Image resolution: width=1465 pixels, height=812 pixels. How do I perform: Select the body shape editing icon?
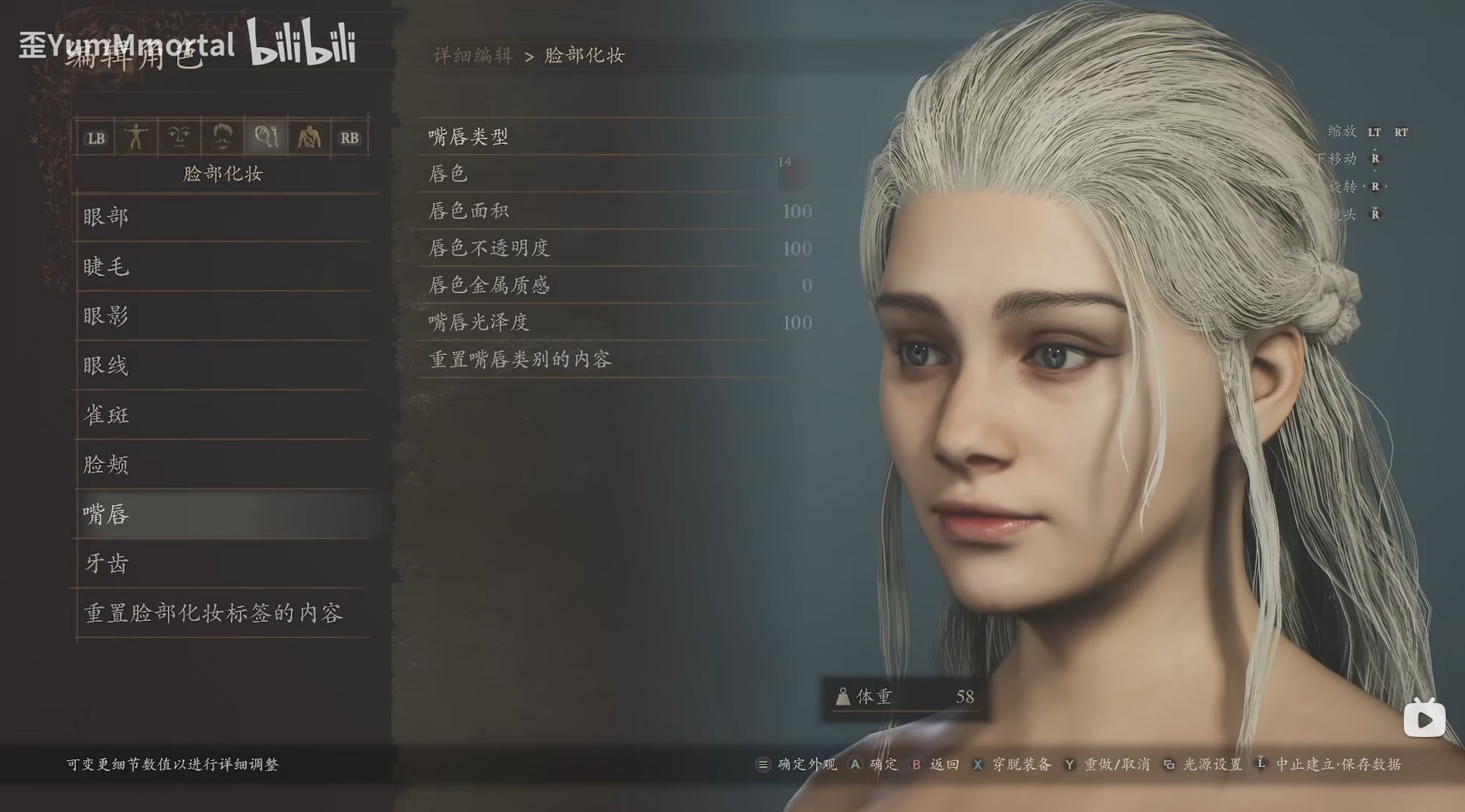tap(138, 137)
